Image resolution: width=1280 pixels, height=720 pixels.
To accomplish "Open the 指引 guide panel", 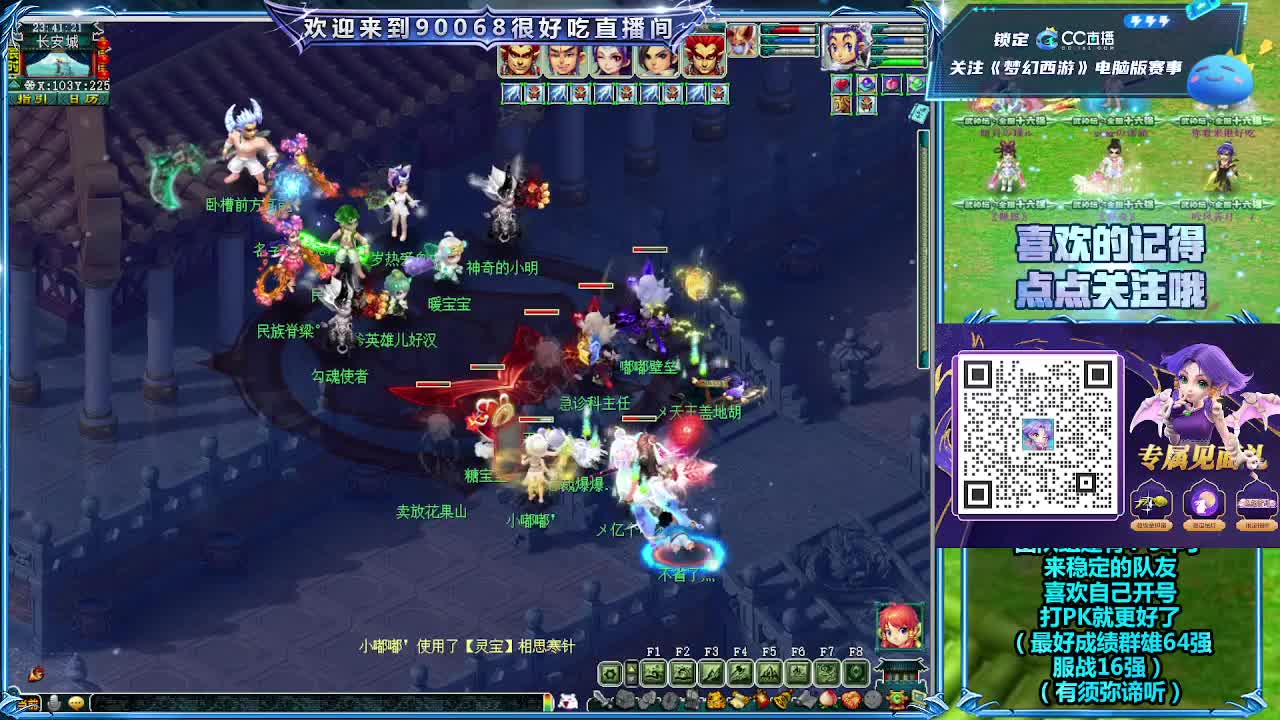I will coord(32,98).
